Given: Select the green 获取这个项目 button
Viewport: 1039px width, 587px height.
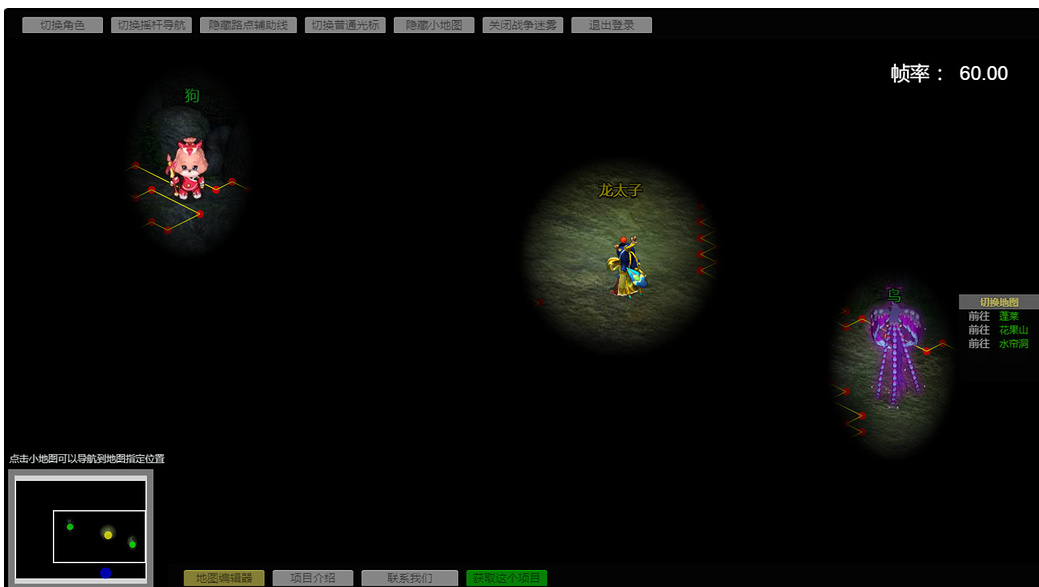Looking at the screenshot, I should click(506, 578).
